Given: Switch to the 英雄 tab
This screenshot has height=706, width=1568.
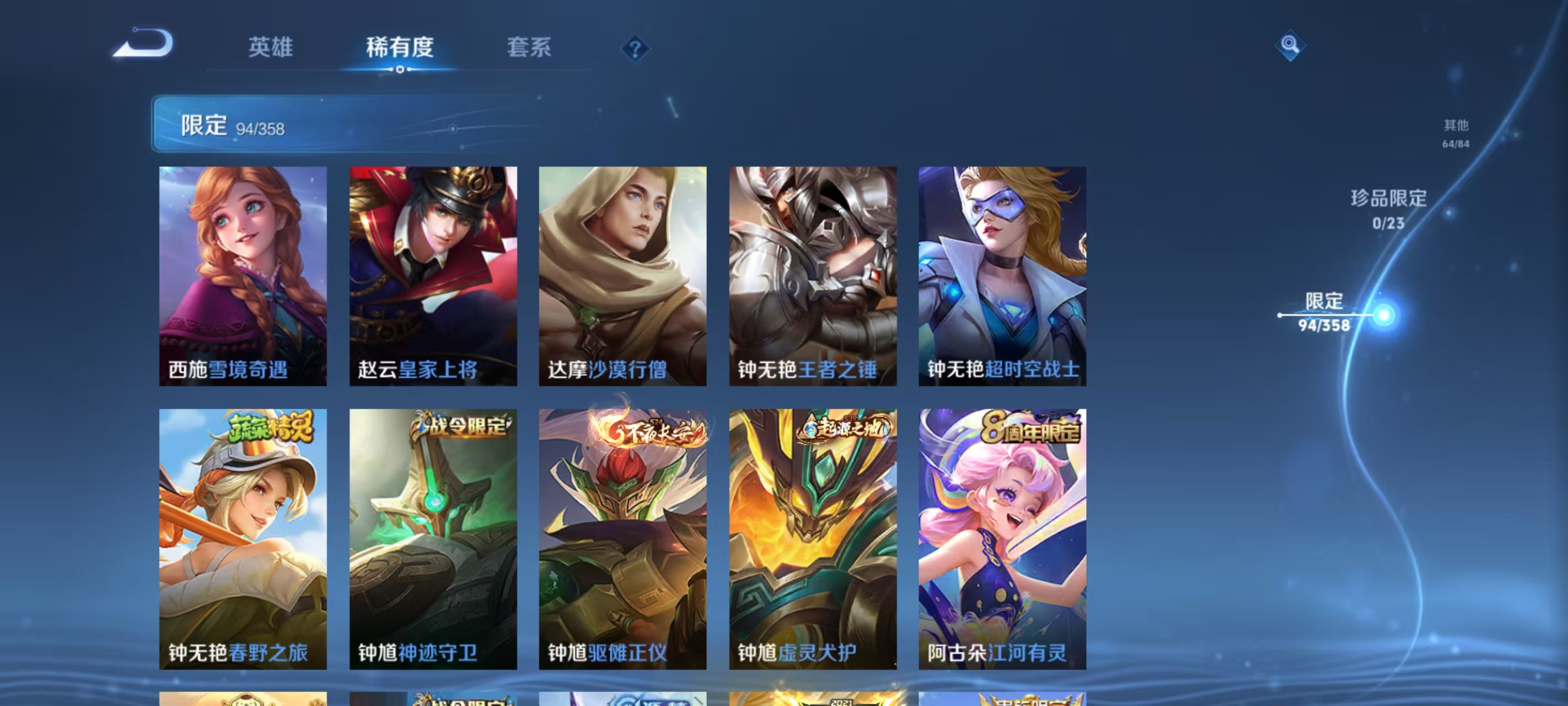Looking at the screenshot, I should click(271, 47).
